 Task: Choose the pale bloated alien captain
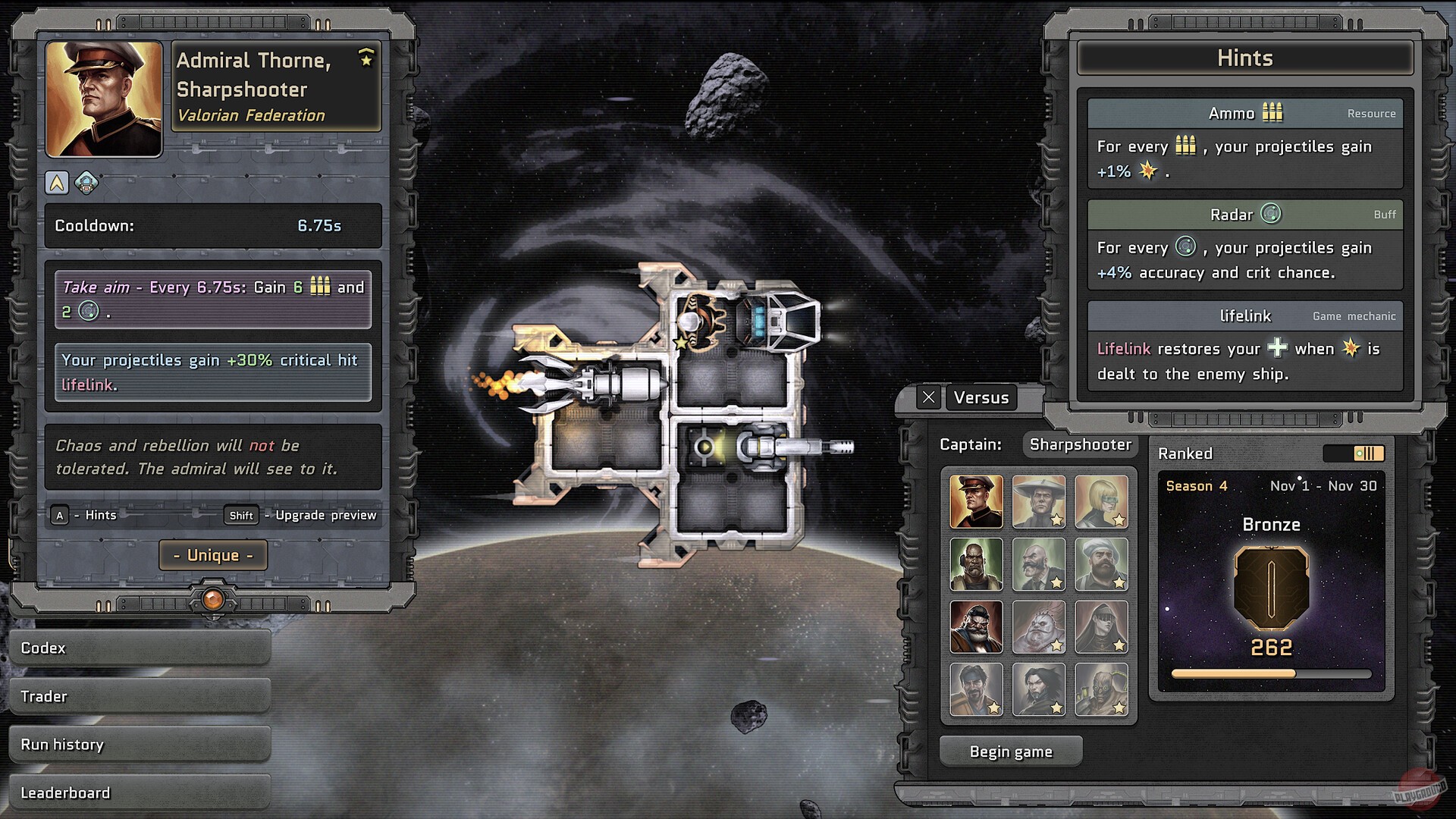pos(1038,627)
